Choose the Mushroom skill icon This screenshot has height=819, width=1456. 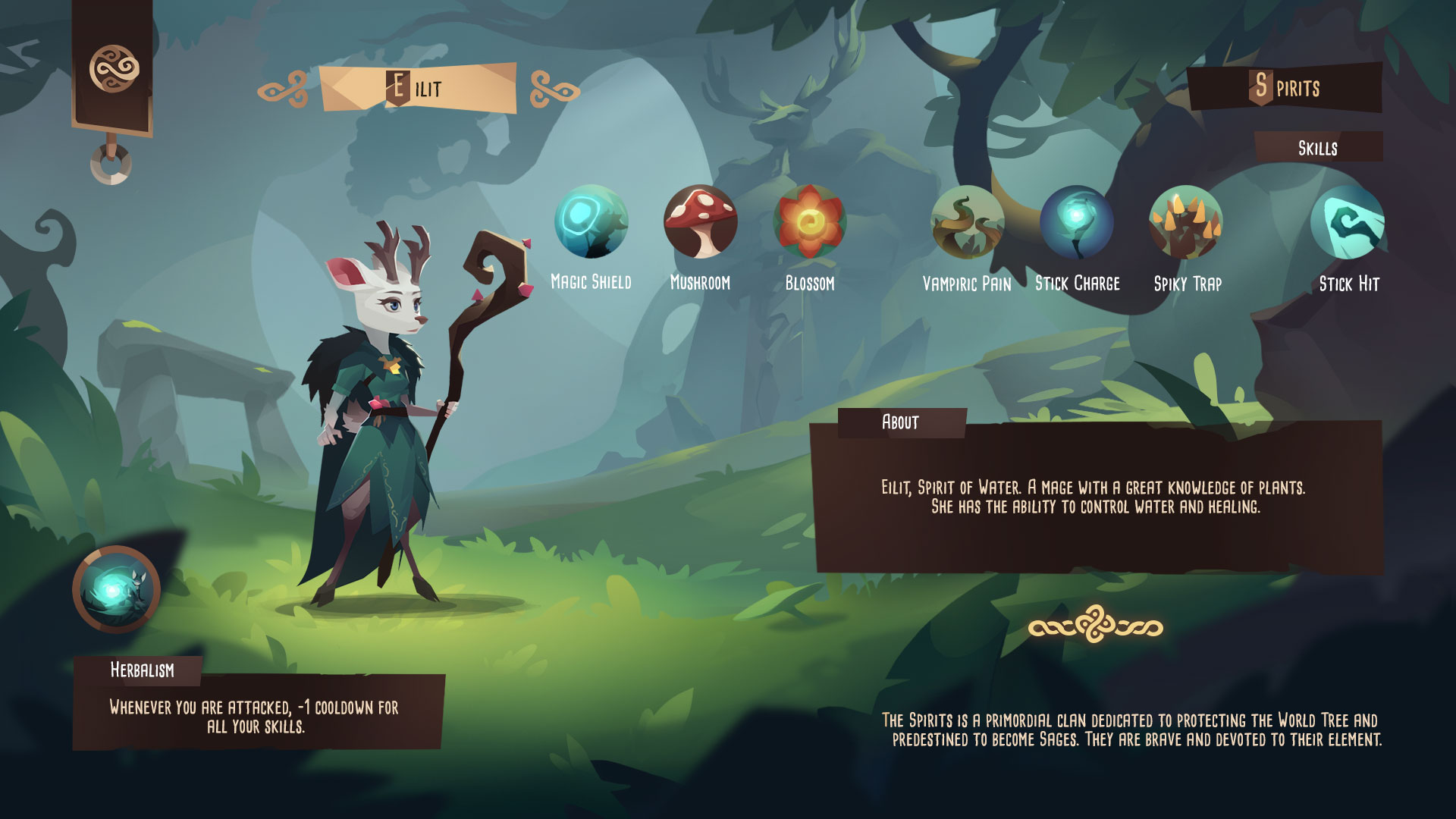(700, 222)
